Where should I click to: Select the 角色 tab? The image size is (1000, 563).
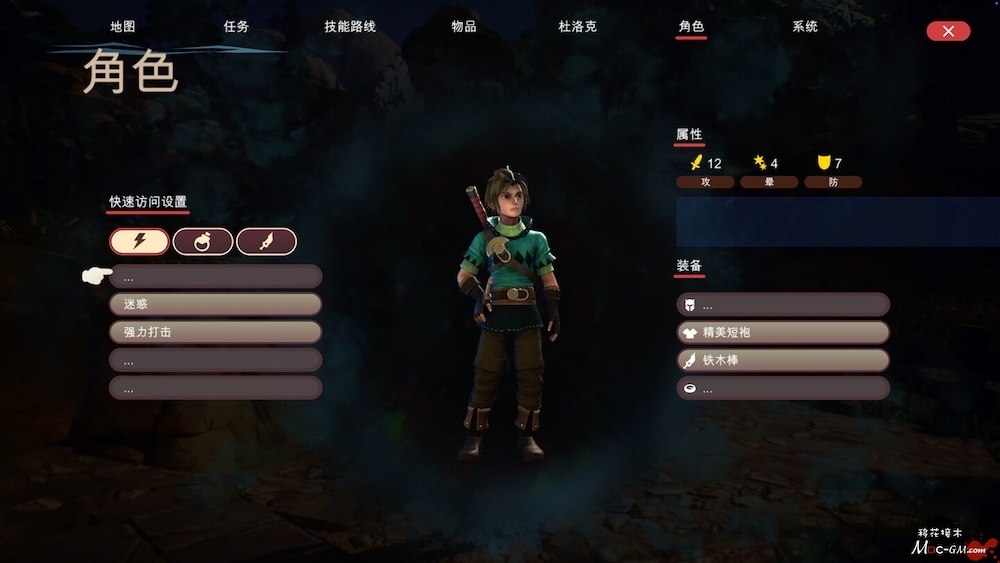[691, 26]
